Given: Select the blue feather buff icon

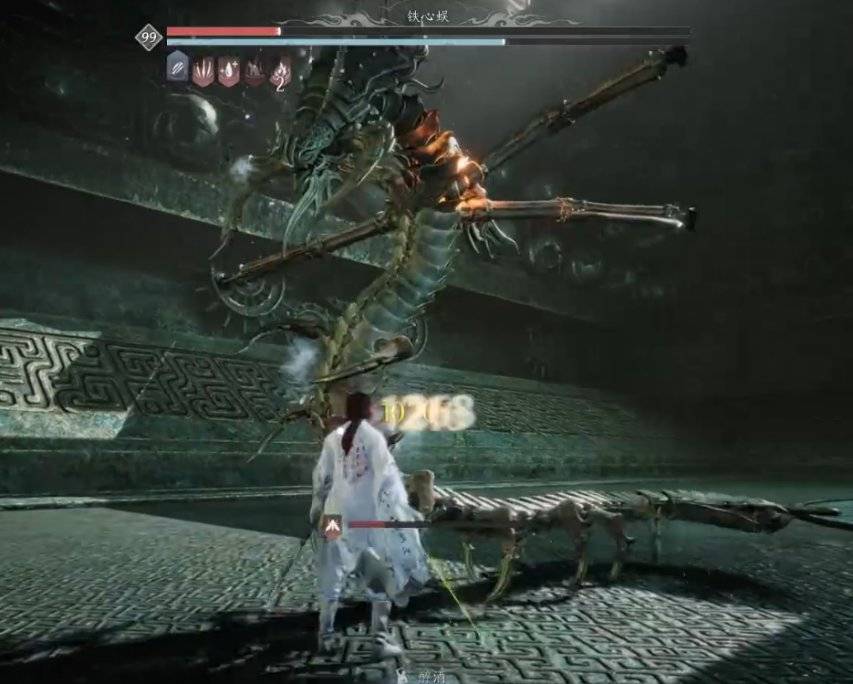Looking at the screenshot, I should pyautogui.click(x=177, y=70).
